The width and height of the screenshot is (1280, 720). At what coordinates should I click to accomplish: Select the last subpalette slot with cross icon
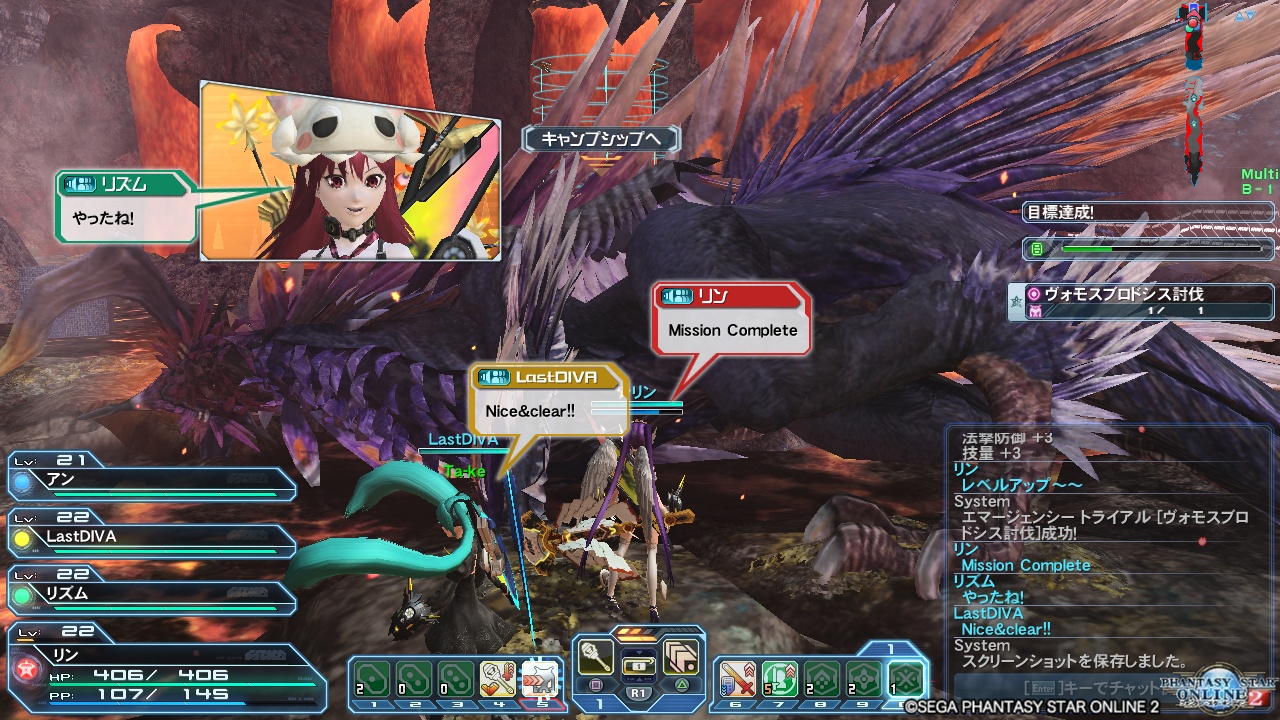[x=906, y=679]
